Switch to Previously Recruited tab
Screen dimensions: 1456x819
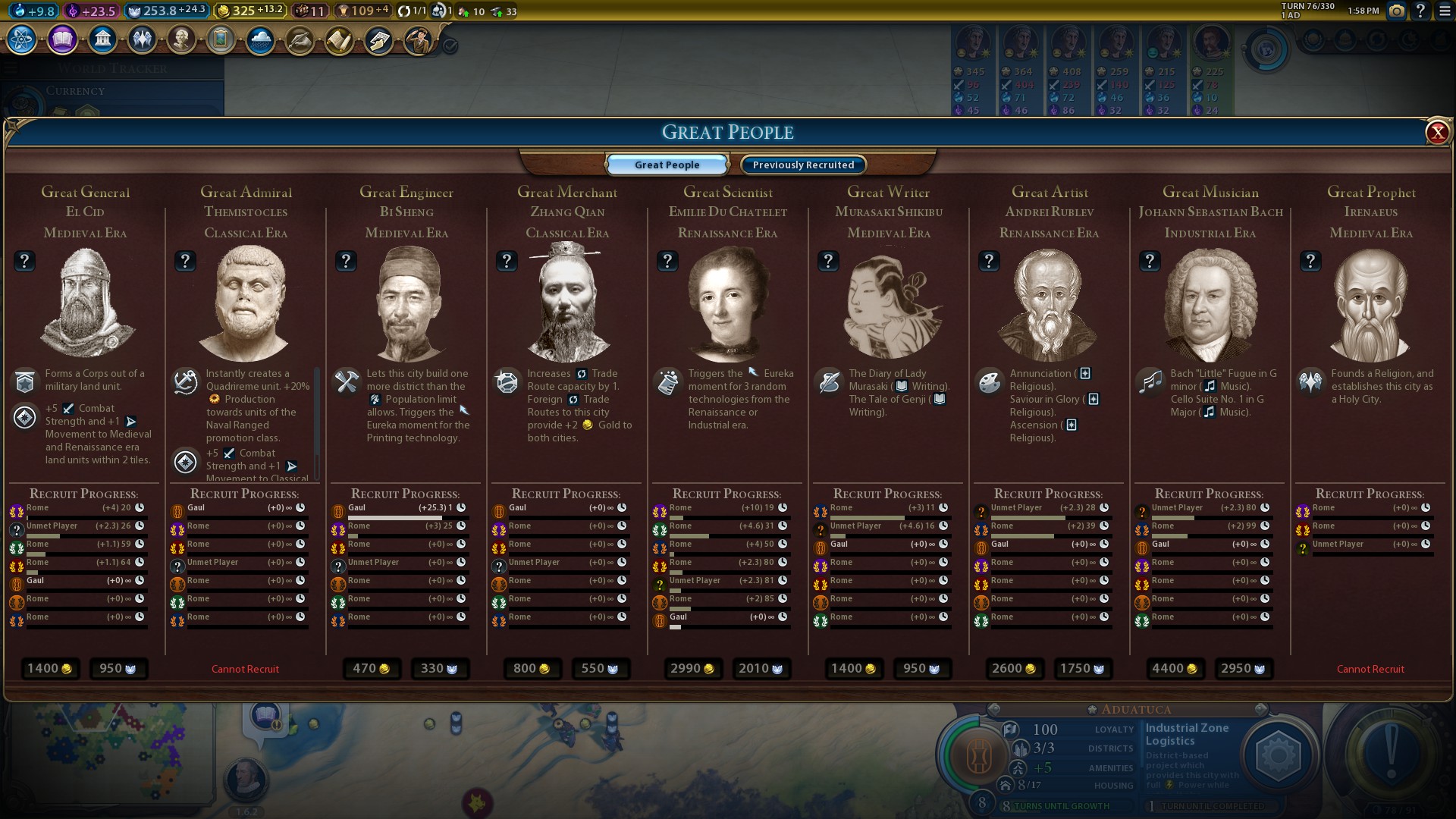(803, 165)
